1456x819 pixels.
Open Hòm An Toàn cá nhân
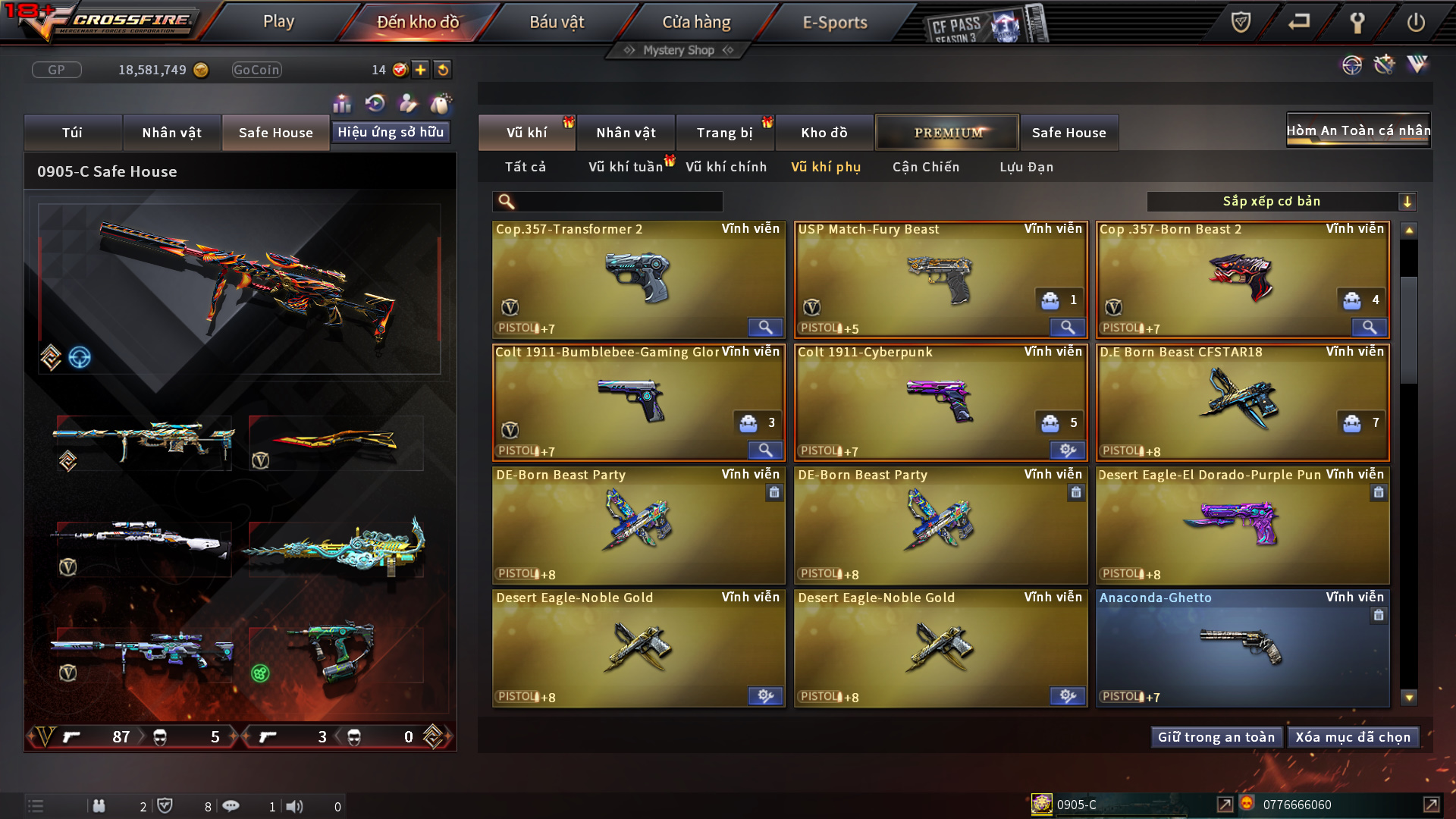(x=1358, y=130)
